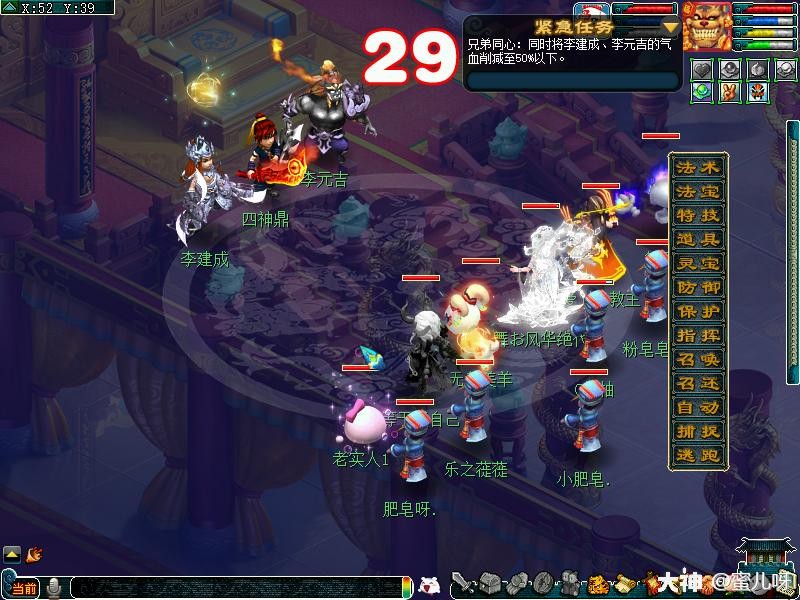Select the 防御 defend command

698,287
